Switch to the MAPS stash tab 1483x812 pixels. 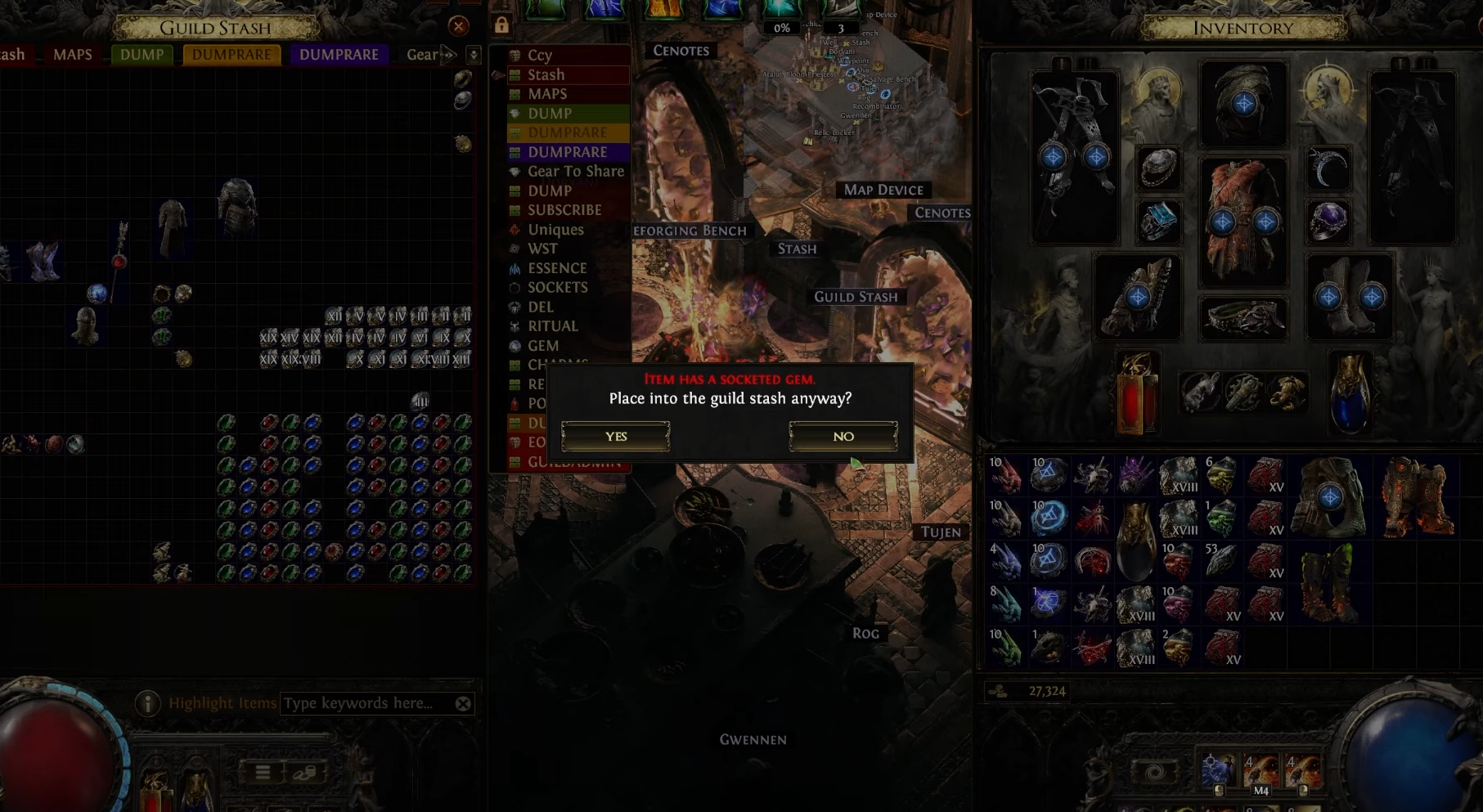tap(74, 54)
